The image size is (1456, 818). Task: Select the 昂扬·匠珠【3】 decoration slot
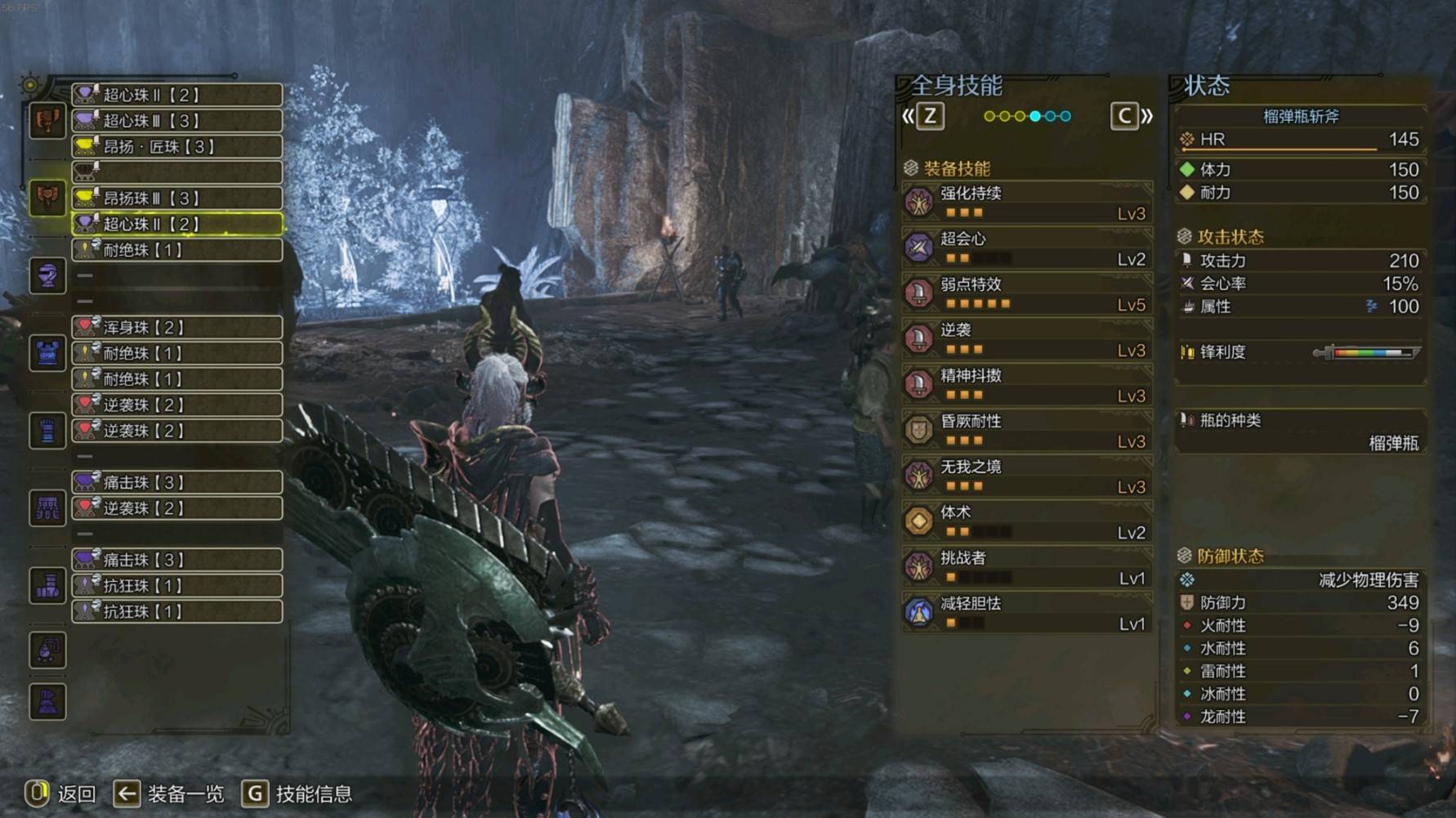177,147
